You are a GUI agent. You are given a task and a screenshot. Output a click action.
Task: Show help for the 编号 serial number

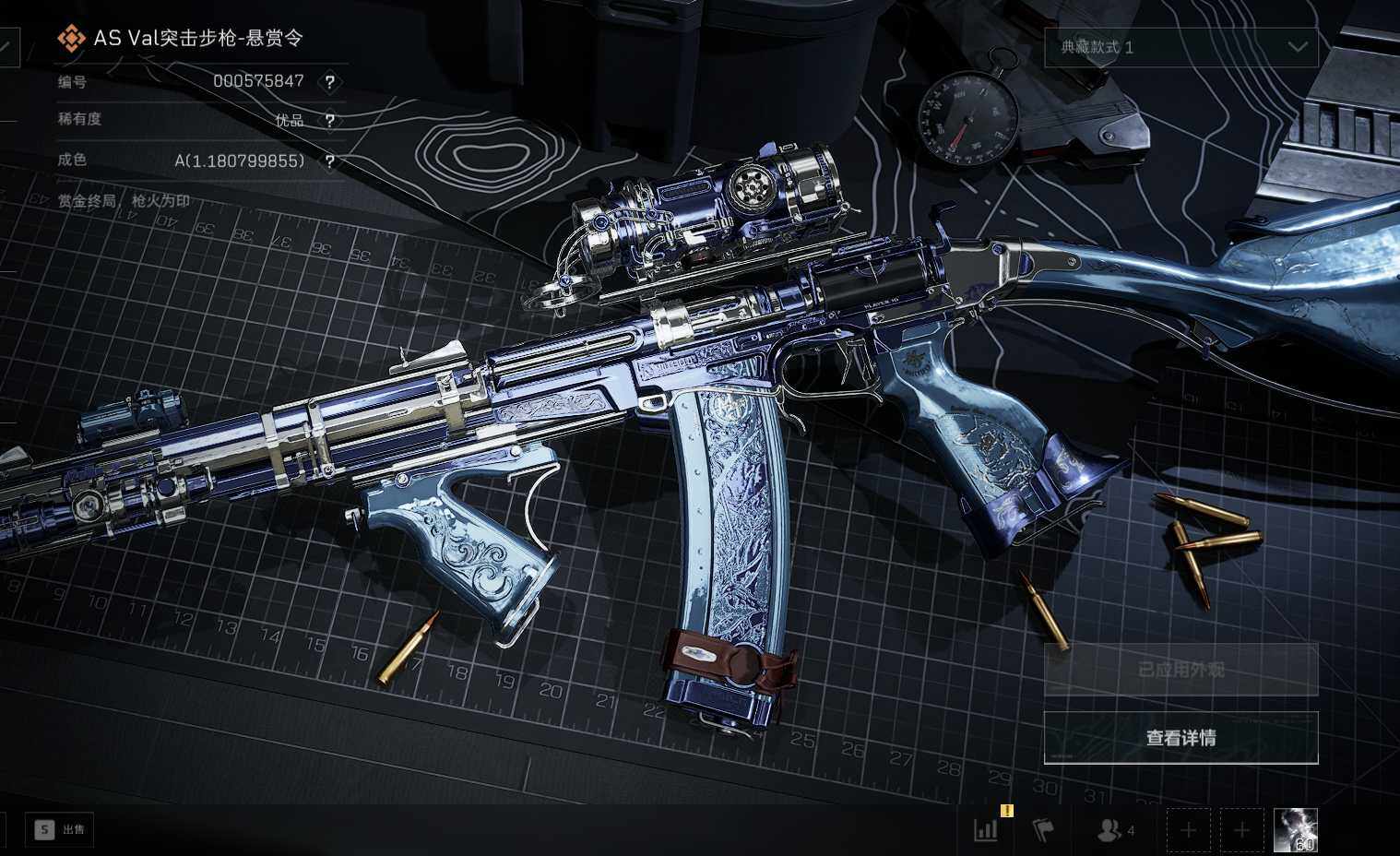tap(329, 82)
